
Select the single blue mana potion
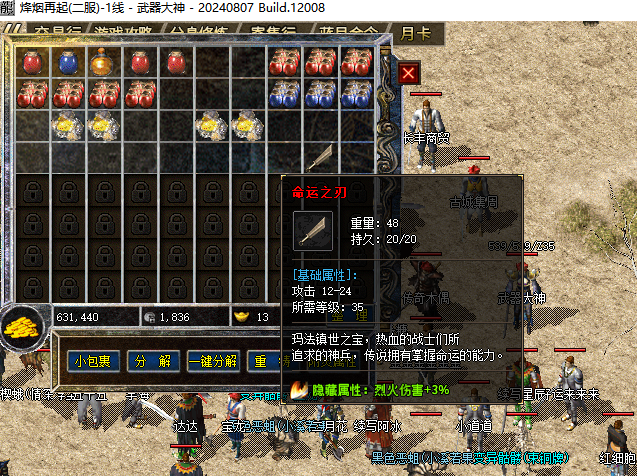[x=68, y=62]
